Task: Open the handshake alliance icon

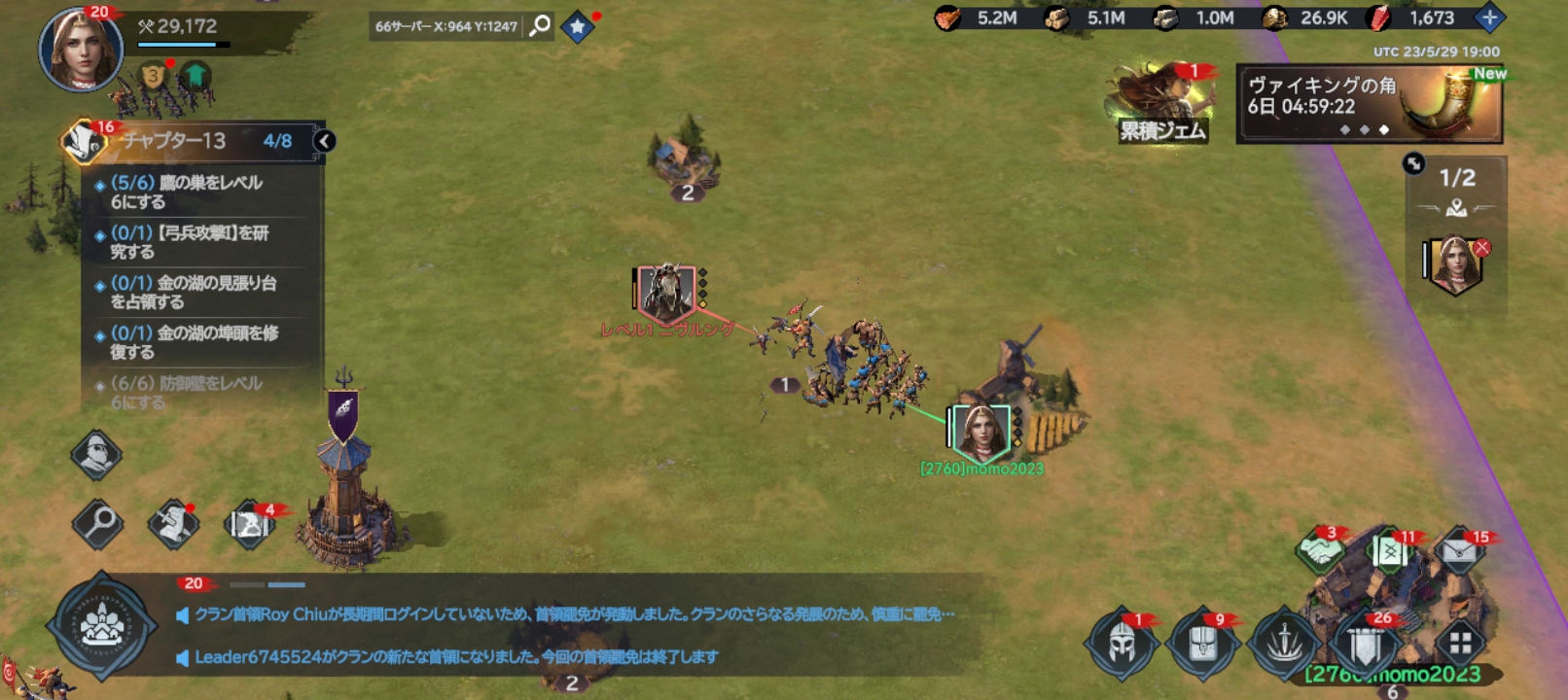Action: coord(1320,551)
